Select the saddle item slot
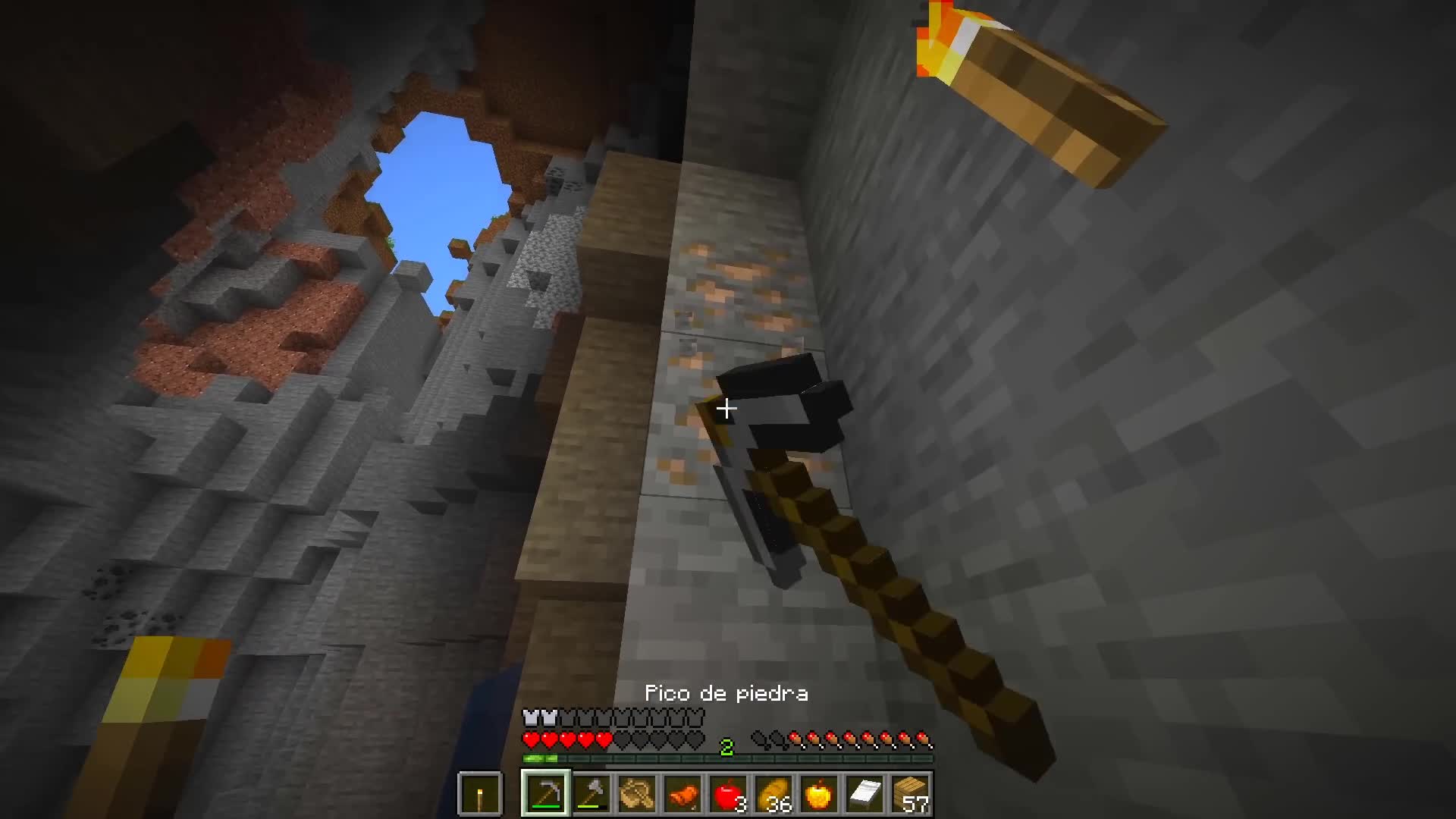 [639, 793]
